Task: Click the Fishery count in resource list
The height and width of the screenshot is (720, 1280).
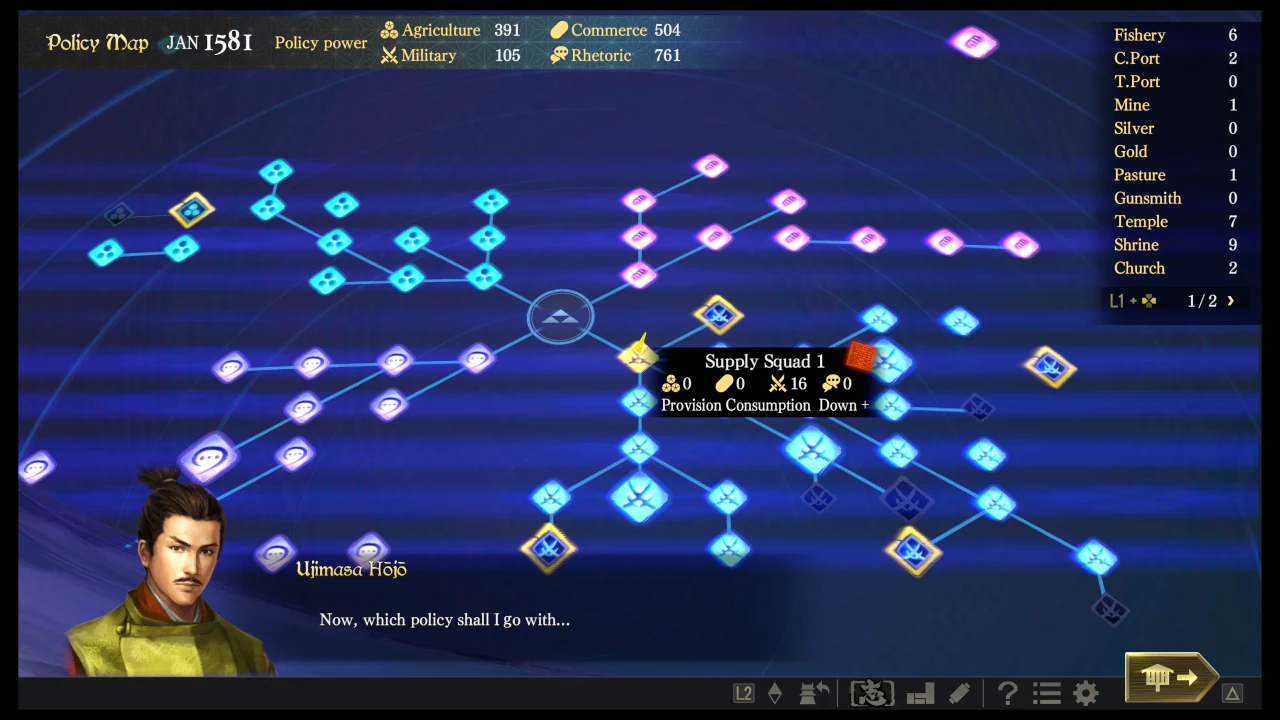Action: click(x=1232, y=35)
